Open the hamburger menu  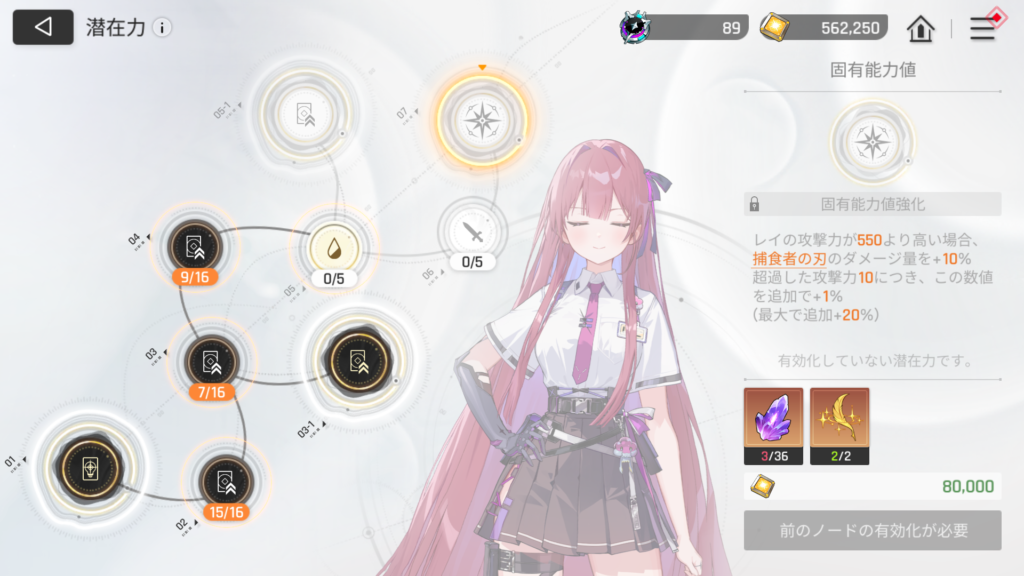(983, 28)
